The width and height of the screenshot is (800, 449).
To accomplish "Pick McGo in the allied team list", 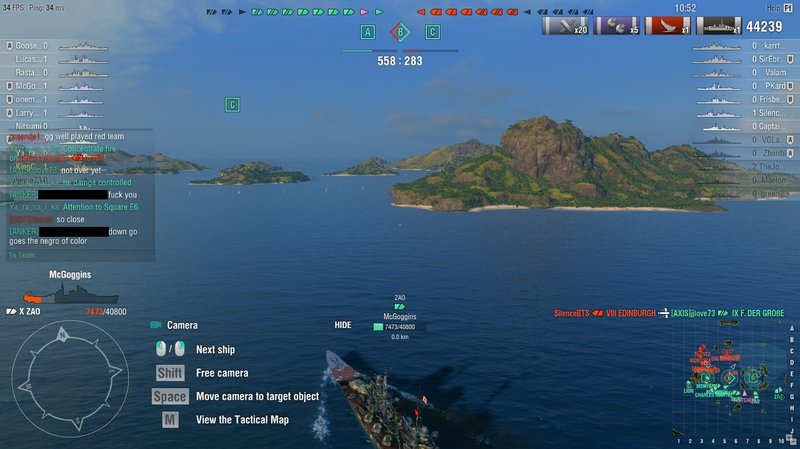I will (30, 86).
